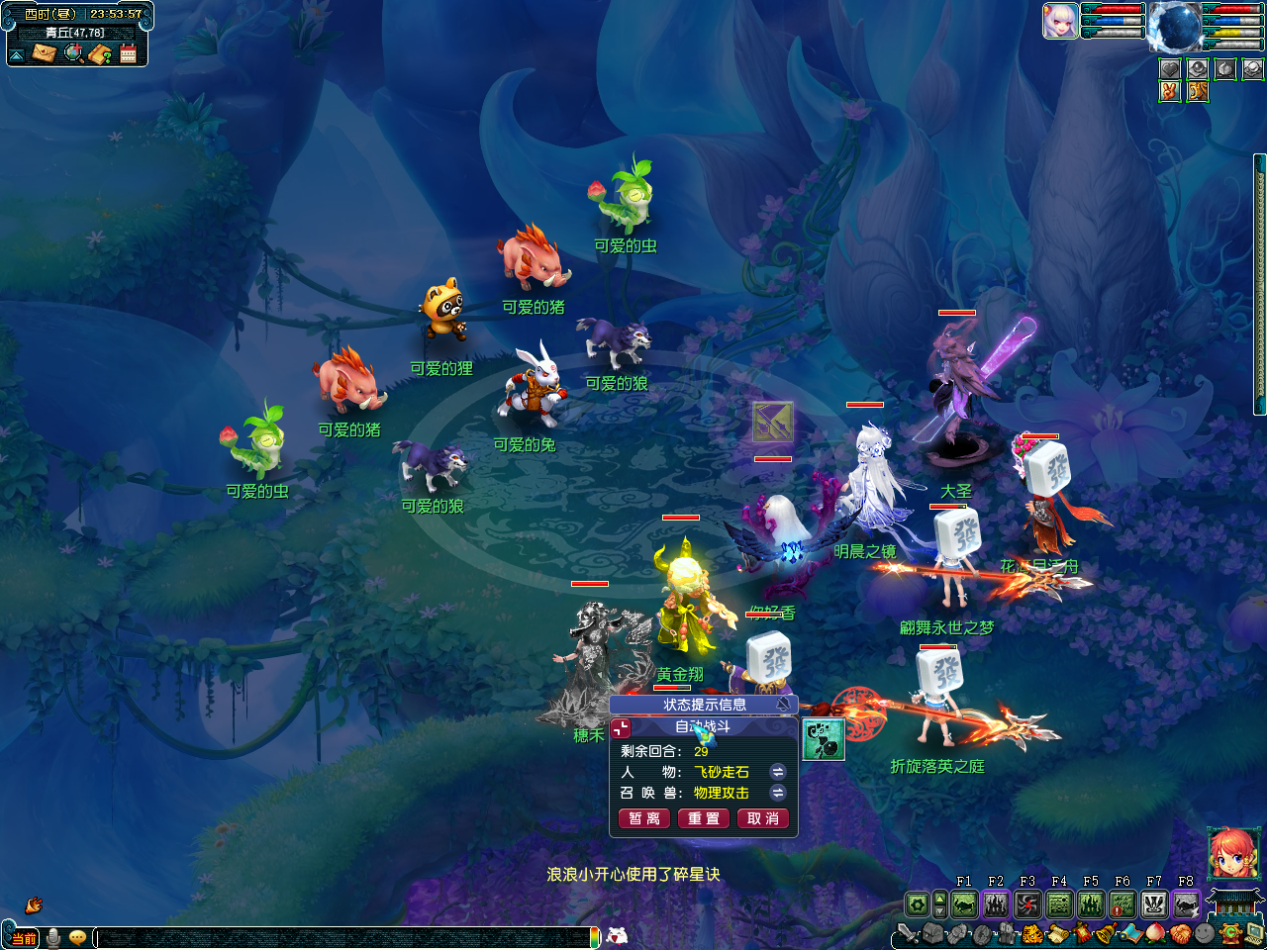Cancel auto-battle with the 取消 button
1267x950 pixels.
(x=763, y=819)
